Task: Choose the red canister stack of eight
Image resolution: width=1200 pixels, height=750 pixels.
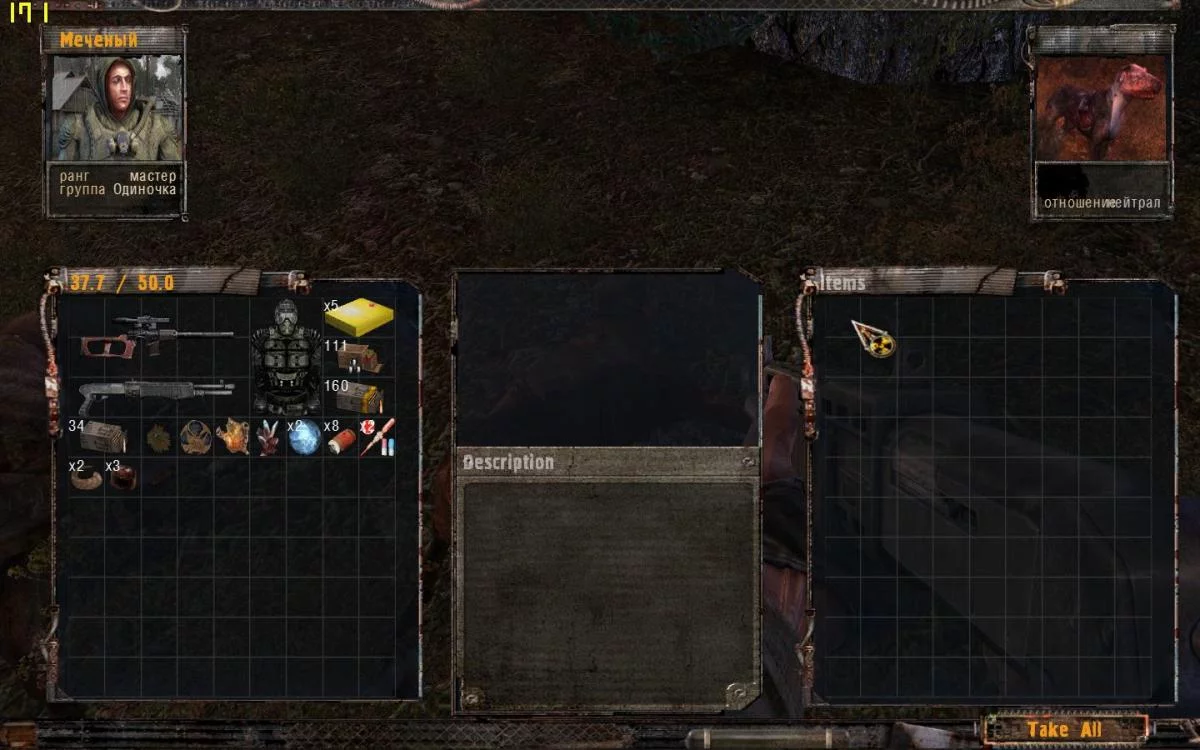Action: pos(342,437)
